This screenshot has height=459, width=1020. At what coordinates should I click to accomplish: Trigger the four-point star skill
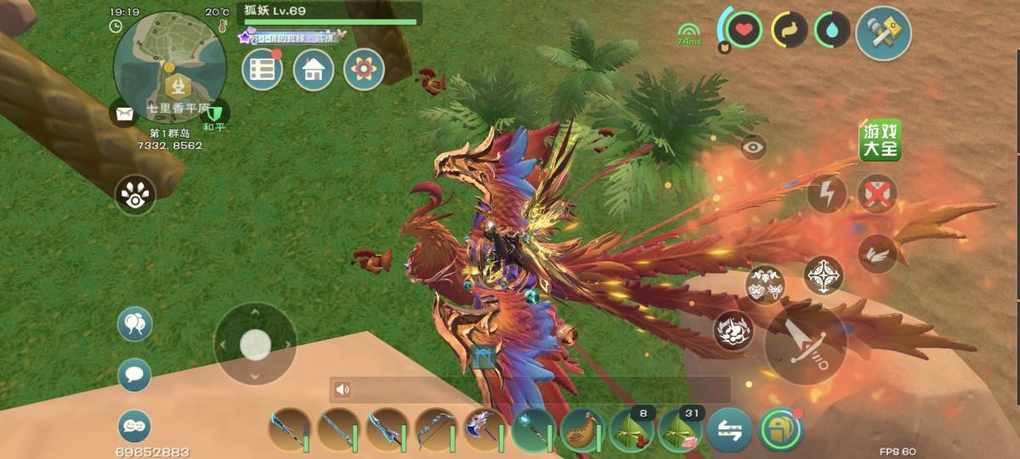[x=824, y=275]
